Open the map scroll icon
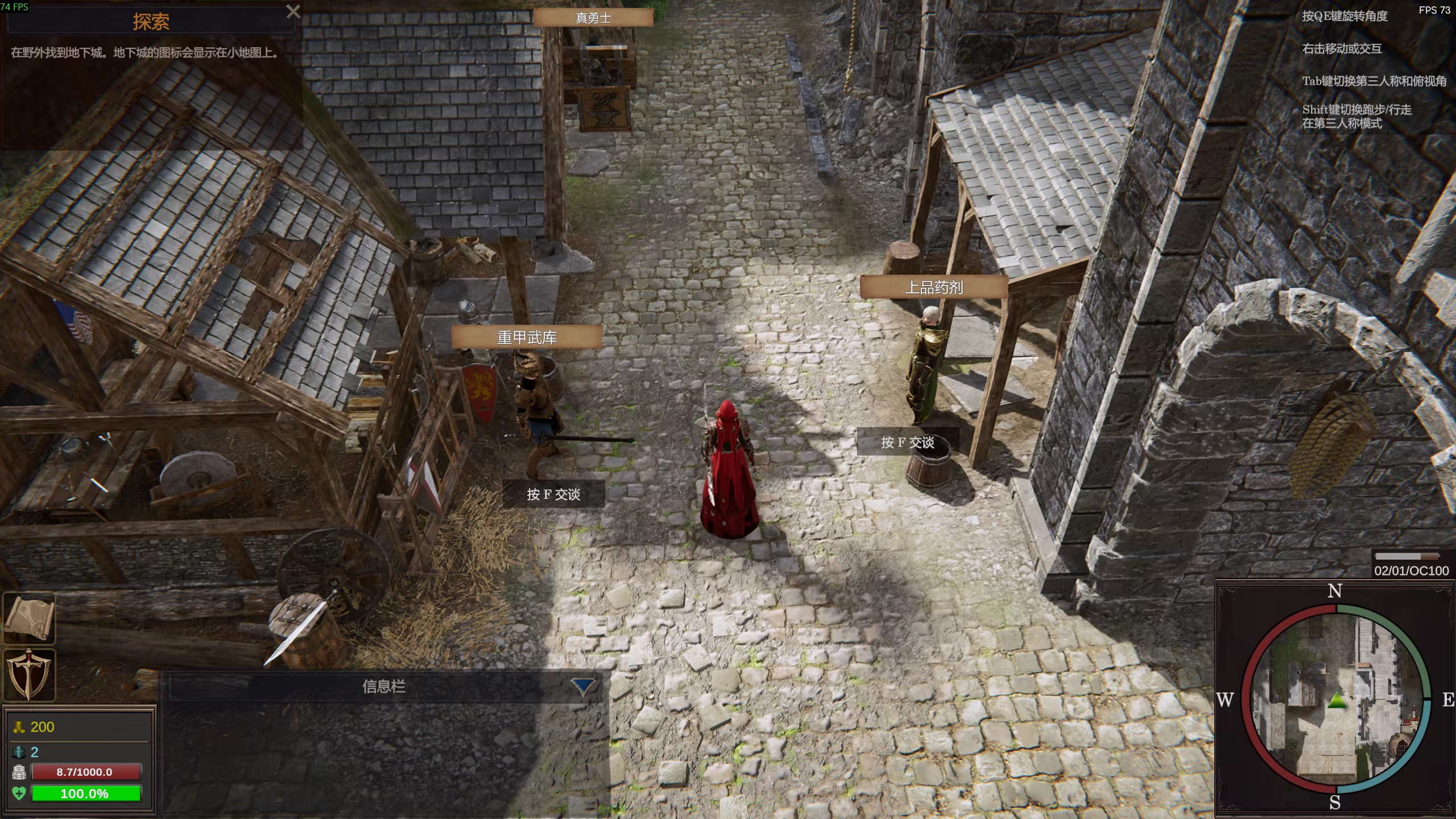Viewport: 1456px width, 819px height. pyautogui.click(x=29, y=617)
